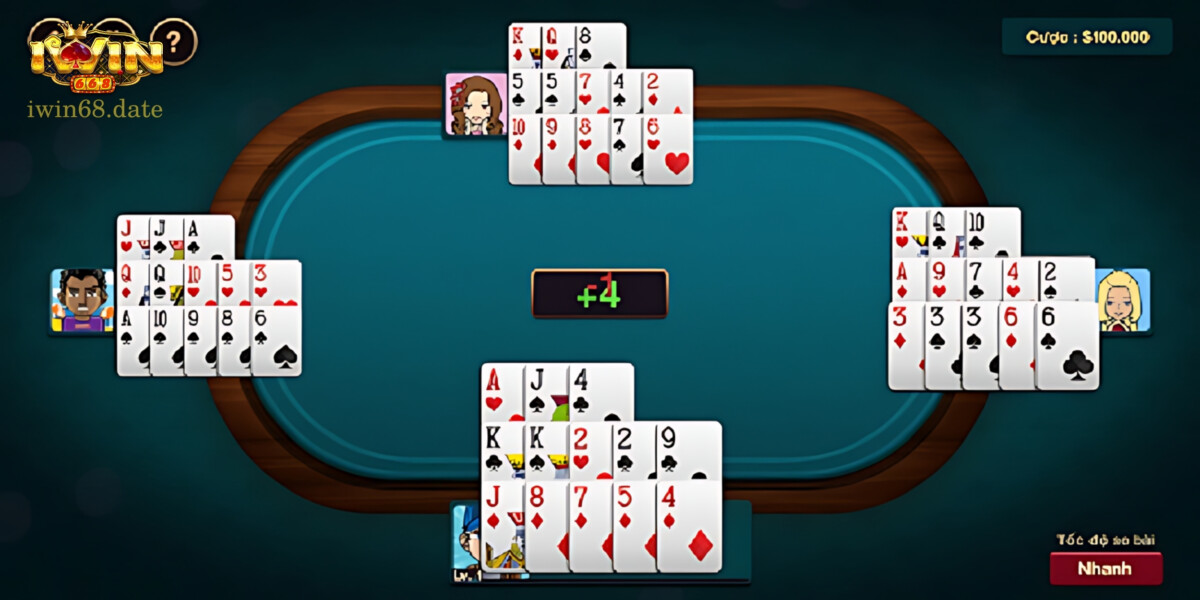Screen dimensions: 1200x600
Task: Pick the 9 of clubs in bottom hand
Action: click(x=688, y=449)
